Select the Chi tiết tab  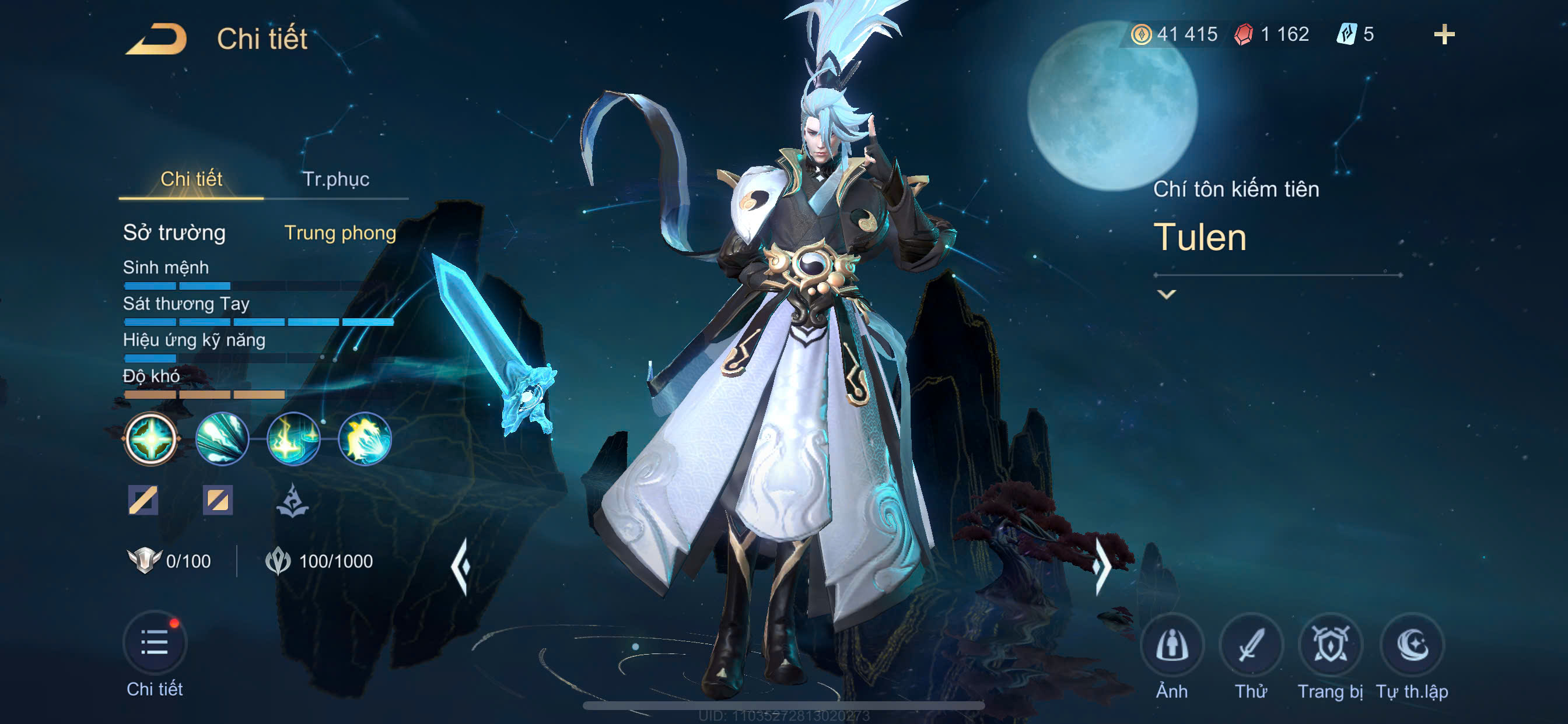point(191,180)
